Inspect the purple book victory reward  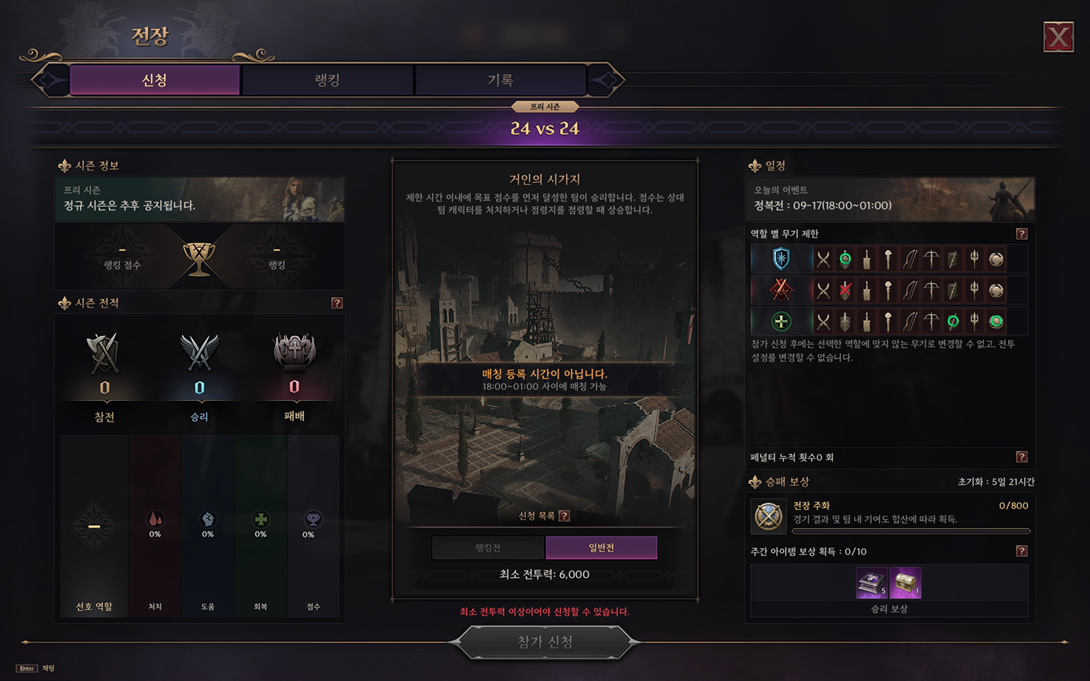click(x=871, y=583)
